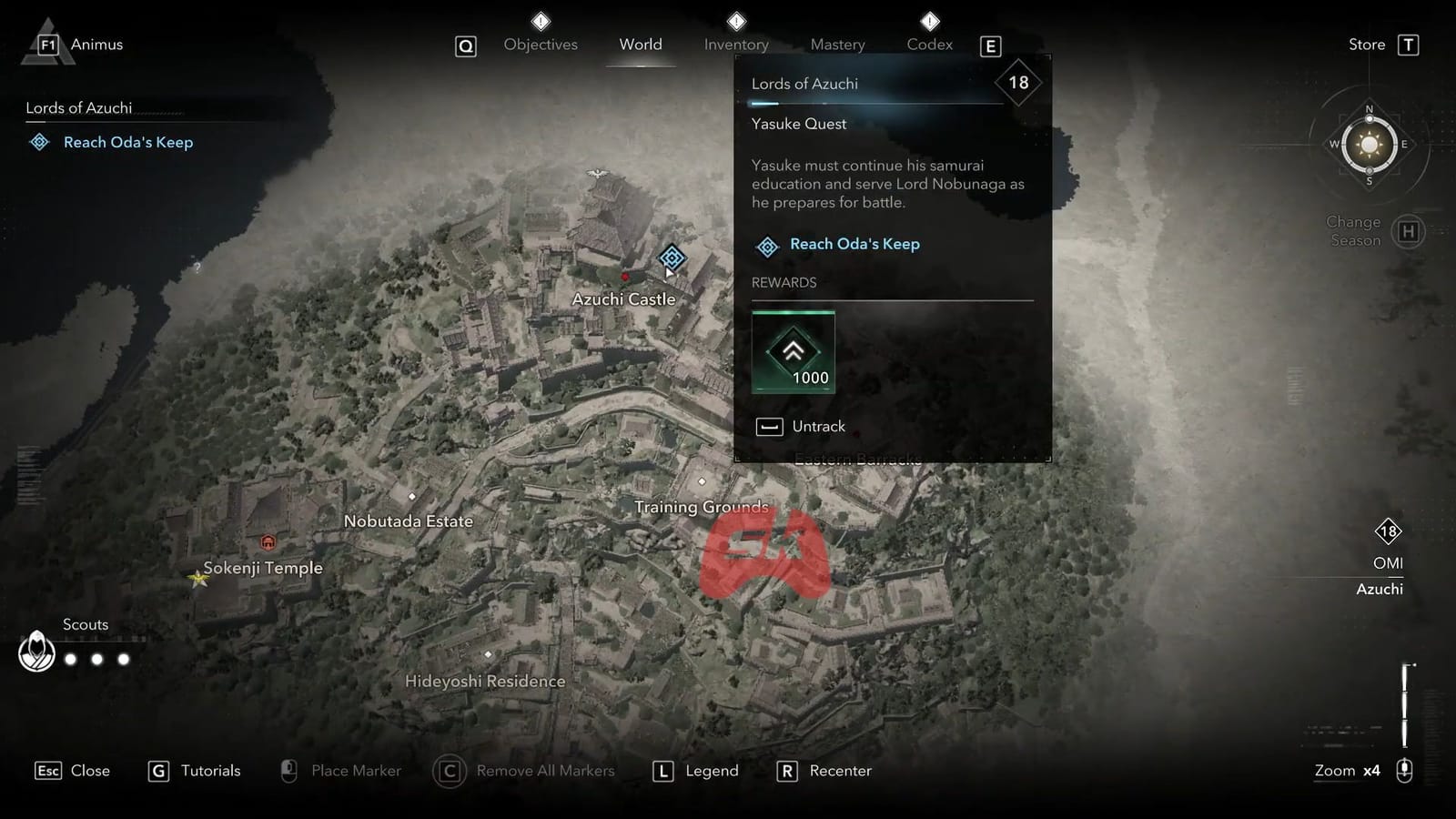The height and width of the screenshot is (819, 1456).
Task: Click the Scouts assassin emblem icon
Action: [36, 652]
